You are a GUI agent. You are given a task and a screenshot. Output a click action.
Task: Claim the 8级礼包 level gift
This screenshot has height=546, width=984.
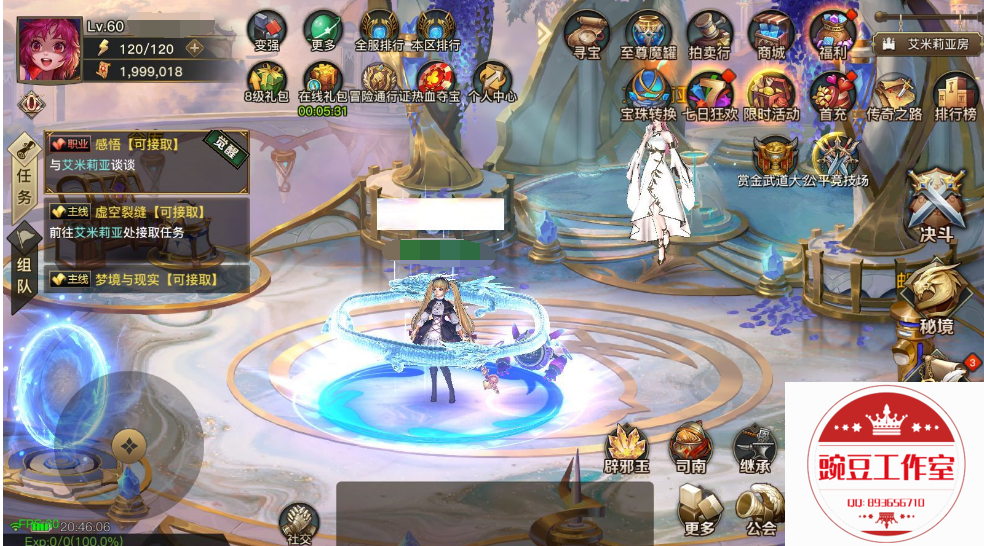pyautogui.click(x=266, y=80)
